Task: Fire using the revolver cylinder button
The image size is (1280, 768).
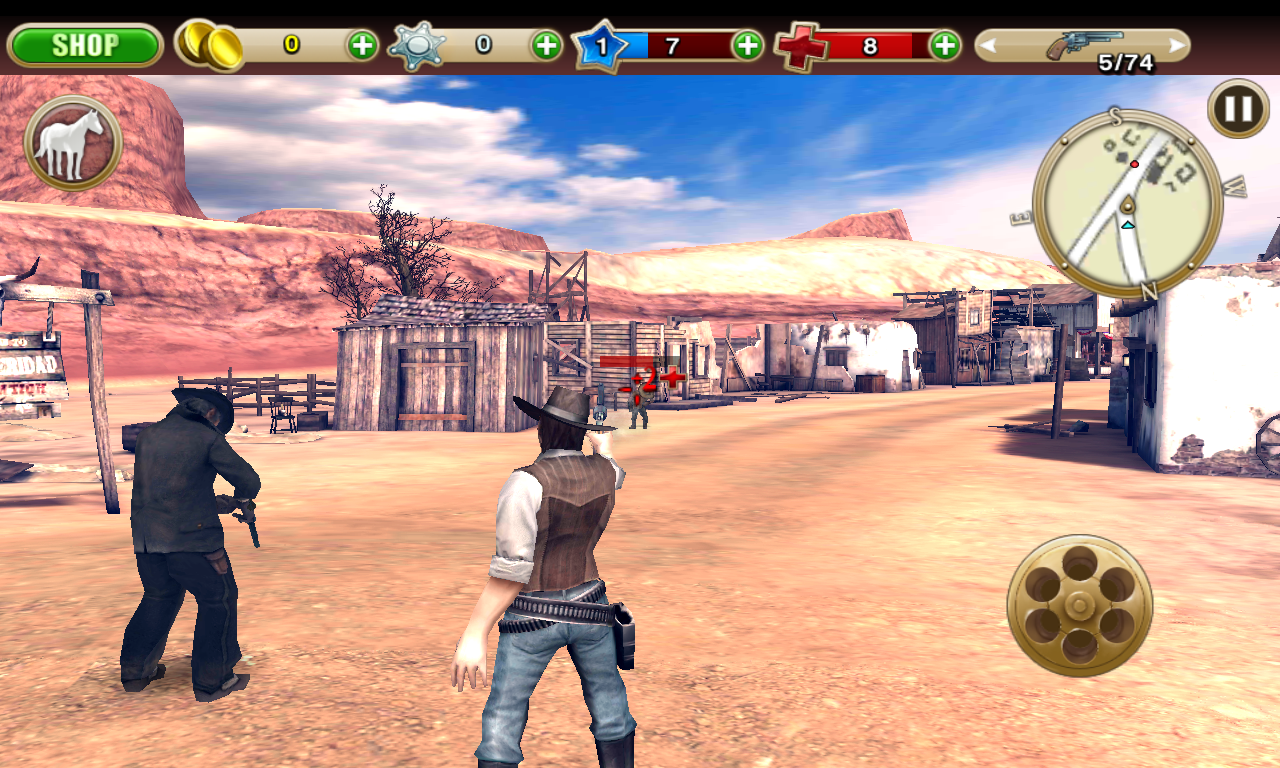Action: 1079,605
